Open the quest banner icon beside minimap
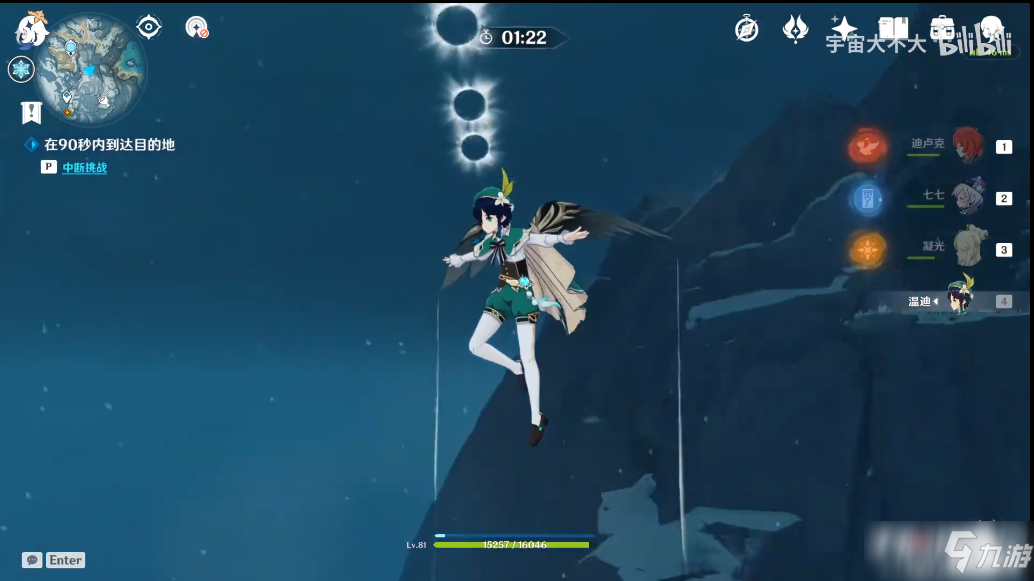Viewport: 1034px width, 581px height. (x=30, y=111)
